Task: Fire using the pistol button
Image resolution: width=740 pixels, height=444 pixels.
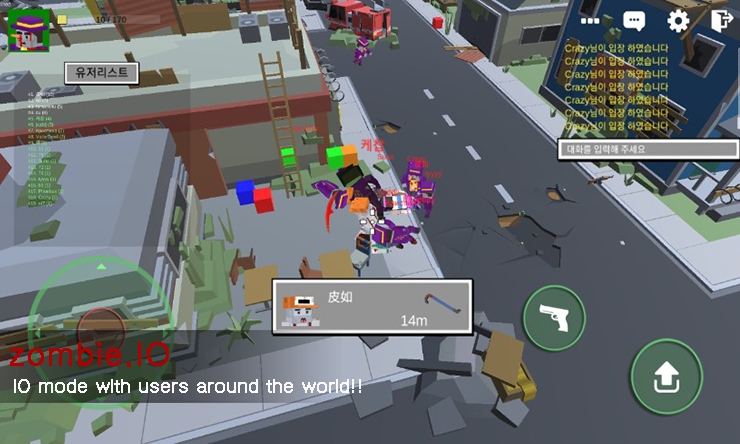Action: (x=554, y=317)
